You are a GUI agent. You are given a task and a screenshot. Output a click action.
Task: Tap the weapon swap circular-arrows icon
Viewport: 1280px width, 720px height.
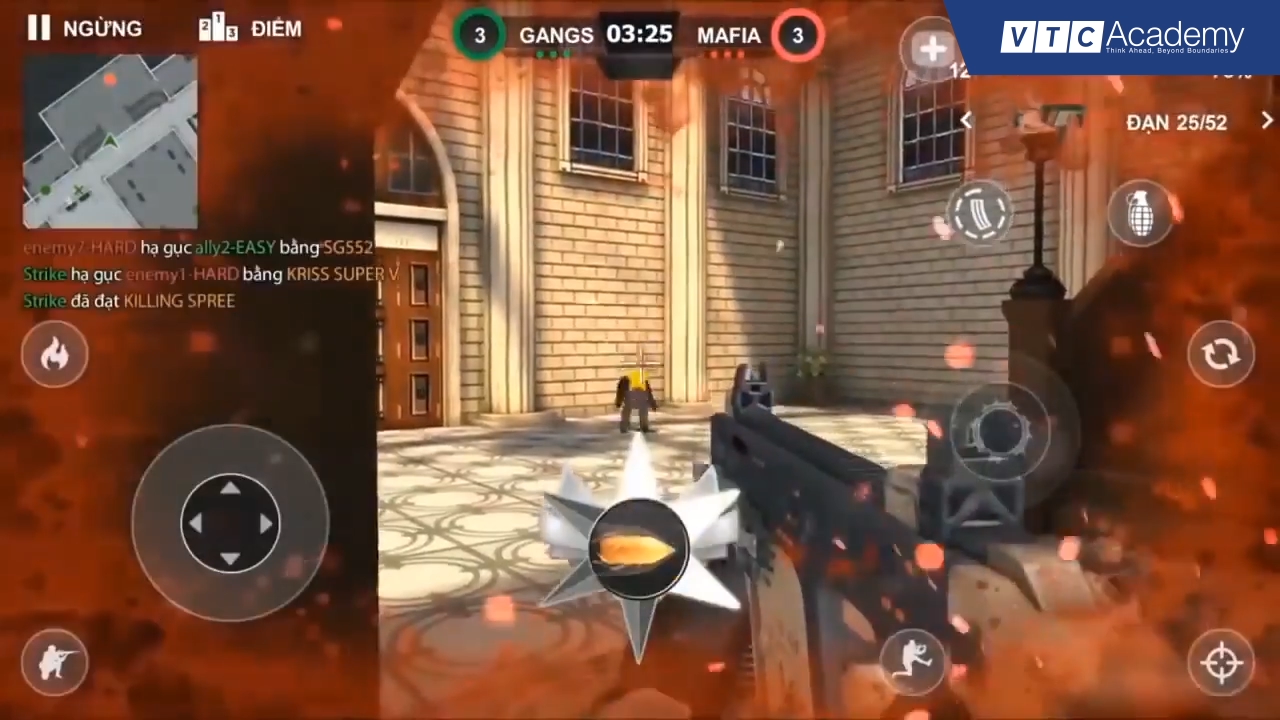1220,355
